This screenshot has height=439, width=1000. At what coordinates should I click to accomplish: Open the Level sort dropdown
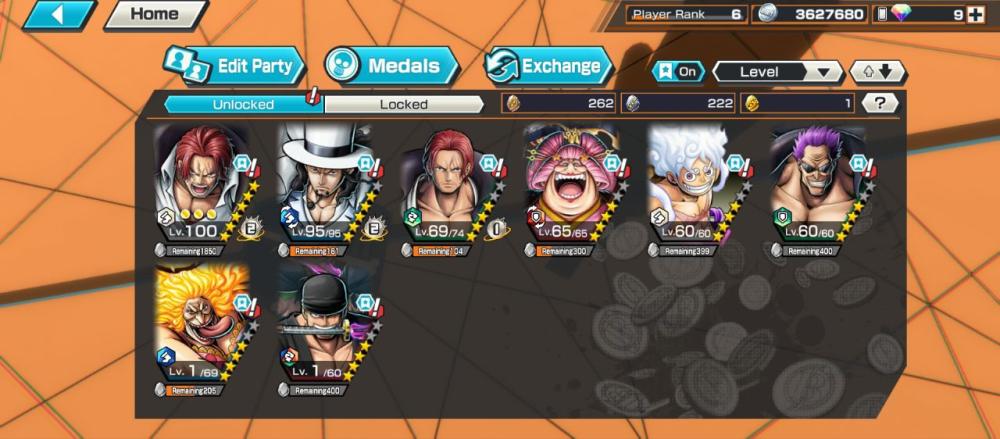pyautogui.click(x=778, y=72)
